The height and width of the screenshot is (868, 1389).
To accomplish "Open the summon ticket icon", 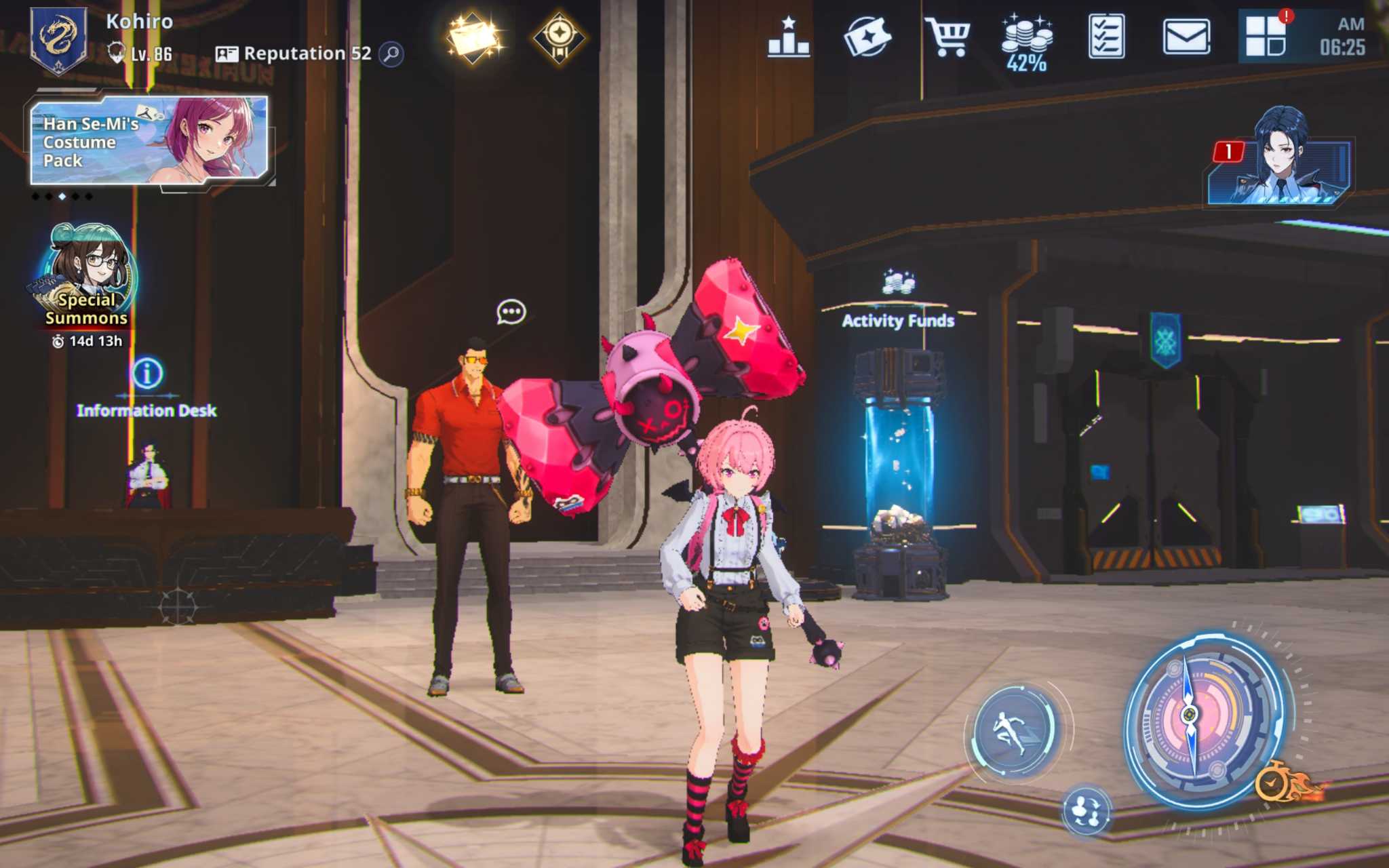I will pyautogui.click(x=867, y=37).
